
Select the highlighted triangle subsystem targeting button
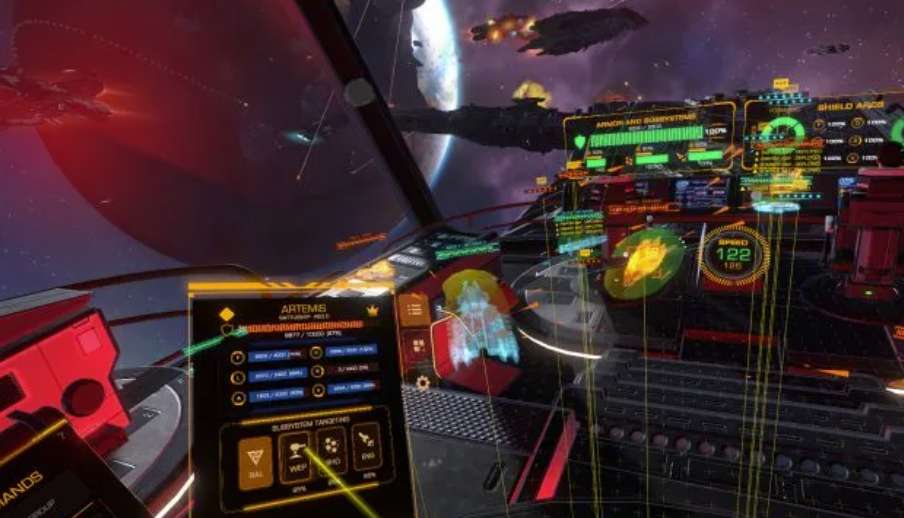(x=255, y=463)
